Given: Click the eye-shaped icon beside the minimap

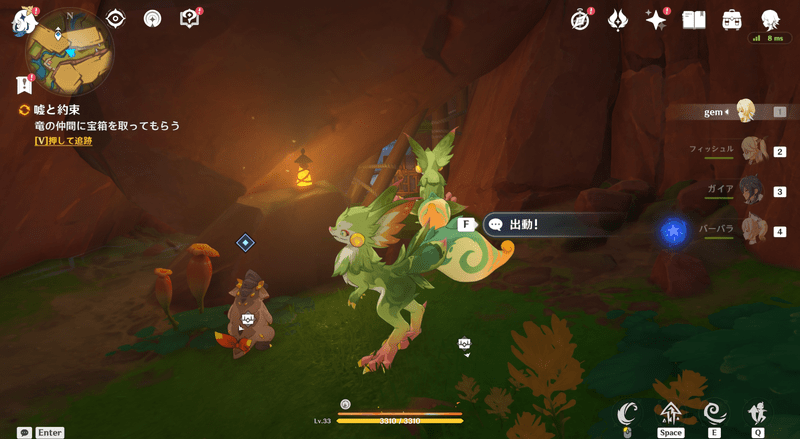Looking at the screenshot, I should (x=116, y=18).
